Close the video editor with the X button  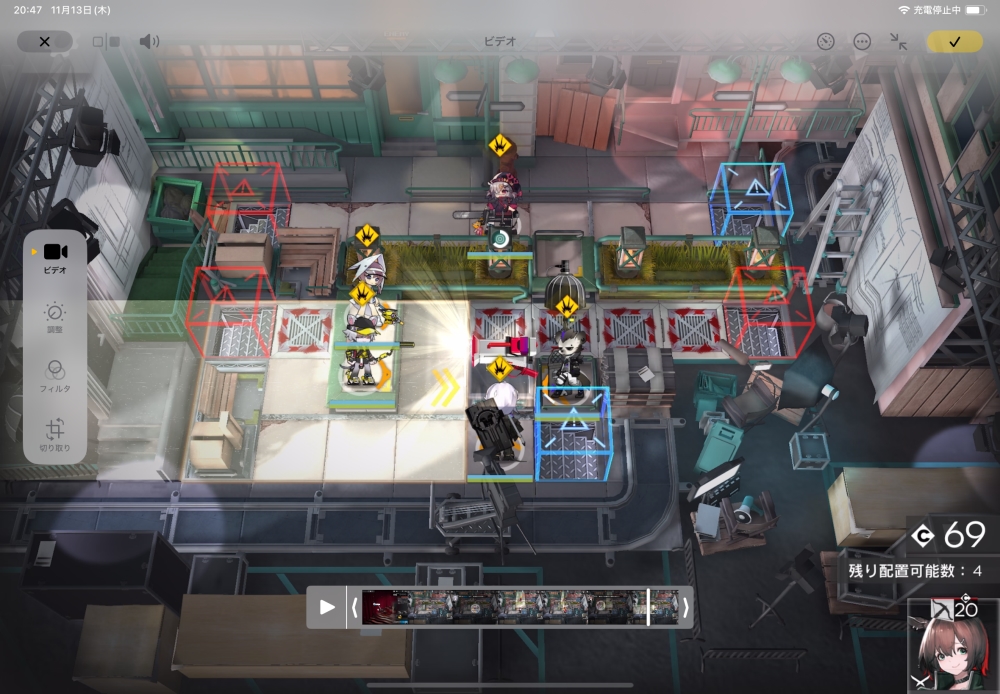[44, 42]
